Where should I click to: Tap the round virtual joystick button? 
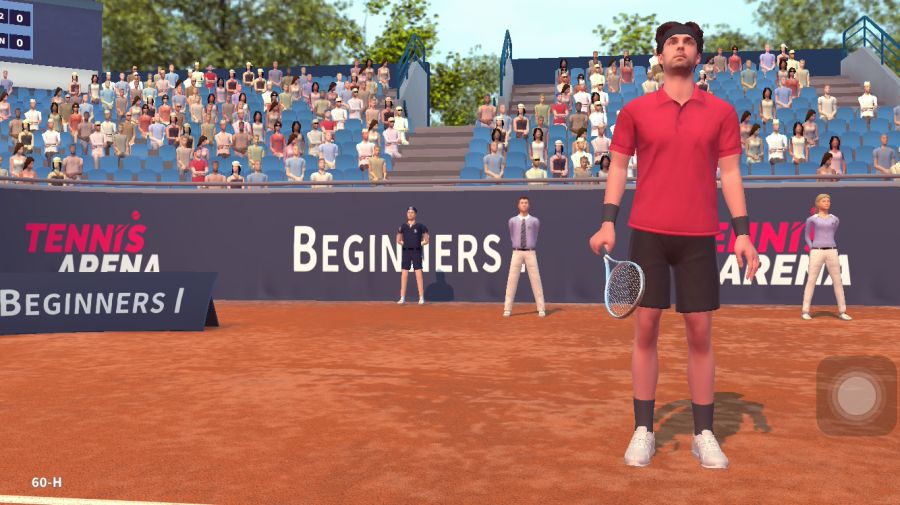[856, 395]
